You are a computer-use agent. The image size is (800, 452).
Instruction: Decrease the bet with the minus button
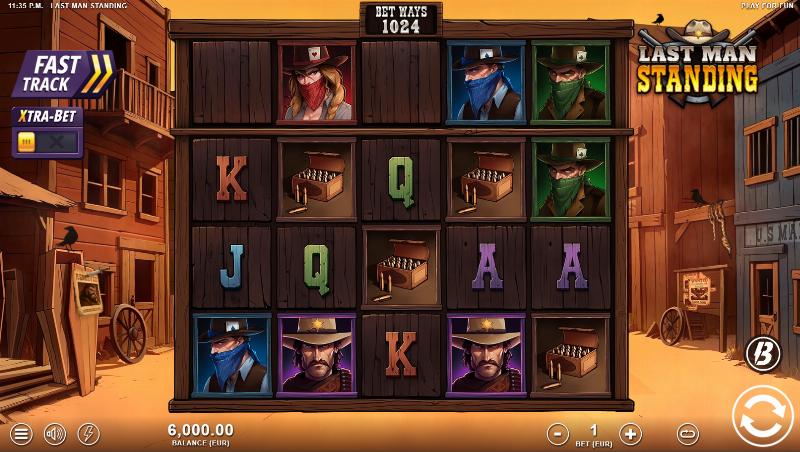558,434
